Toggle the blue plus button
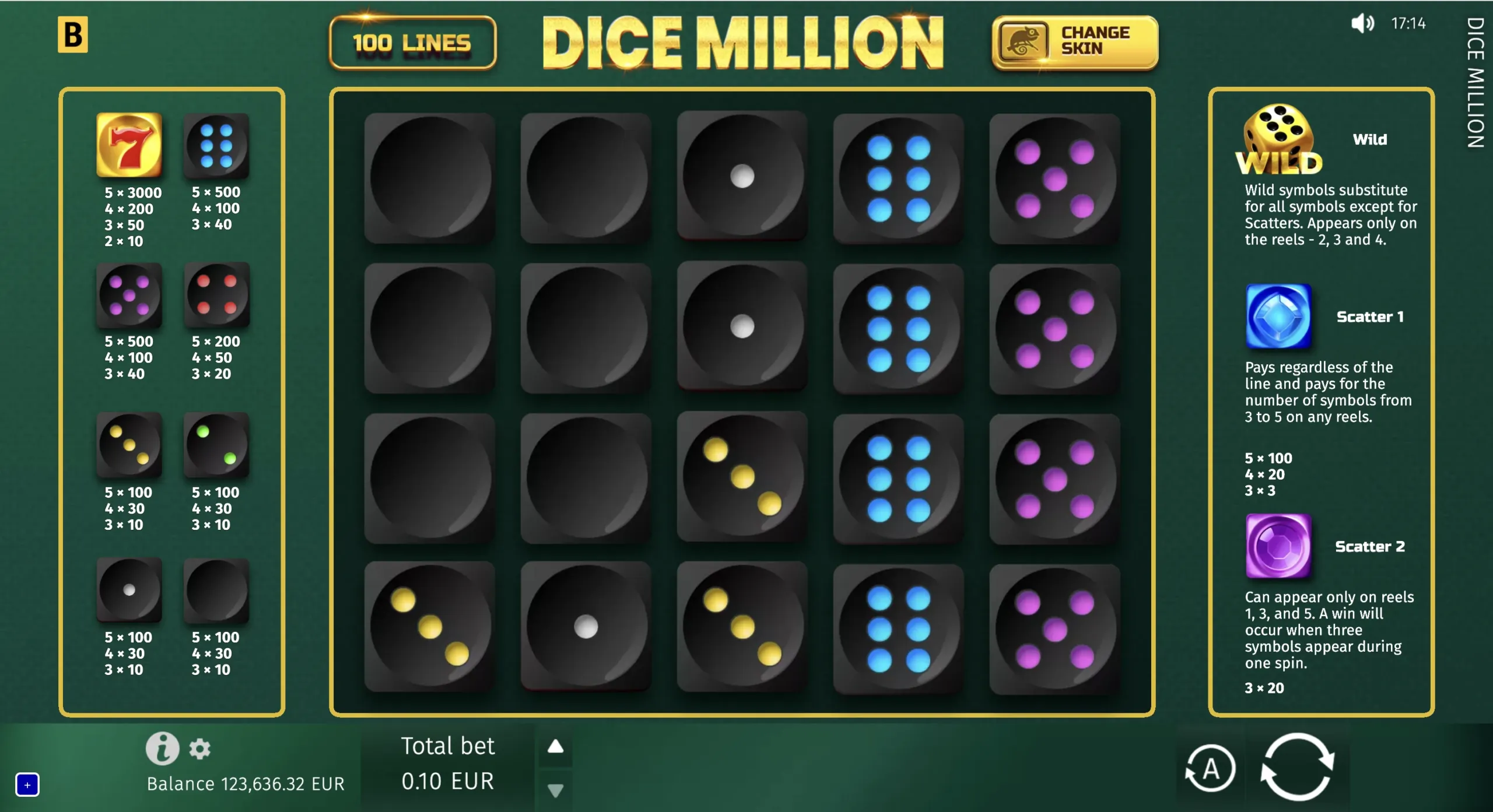Screen dimensions: 1493x812 point(28,785)
